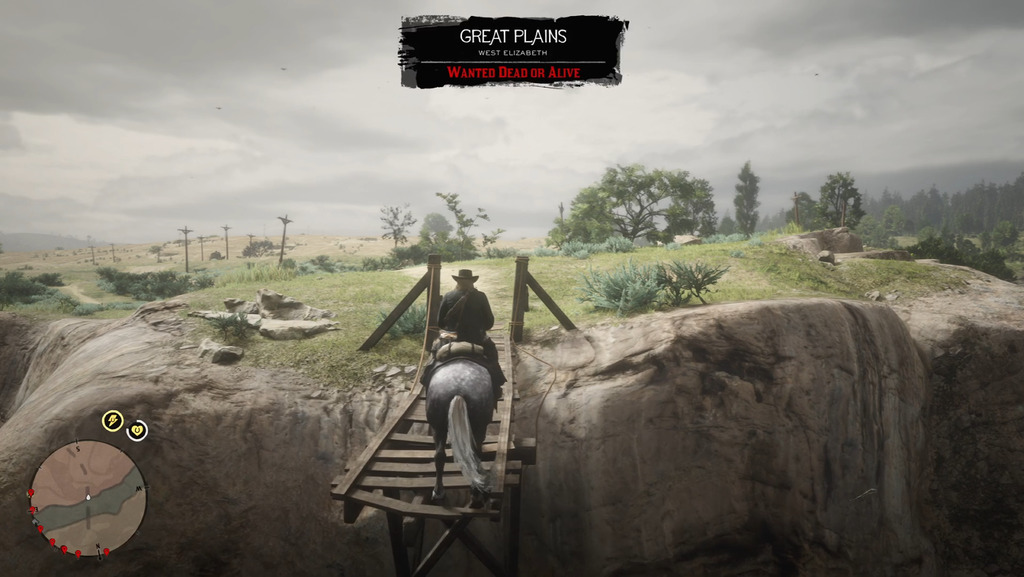Image resolution: width=1024 pixels, height=577 pixels.
Task: Click the Great Plains location banner
Action: (513, 51)
